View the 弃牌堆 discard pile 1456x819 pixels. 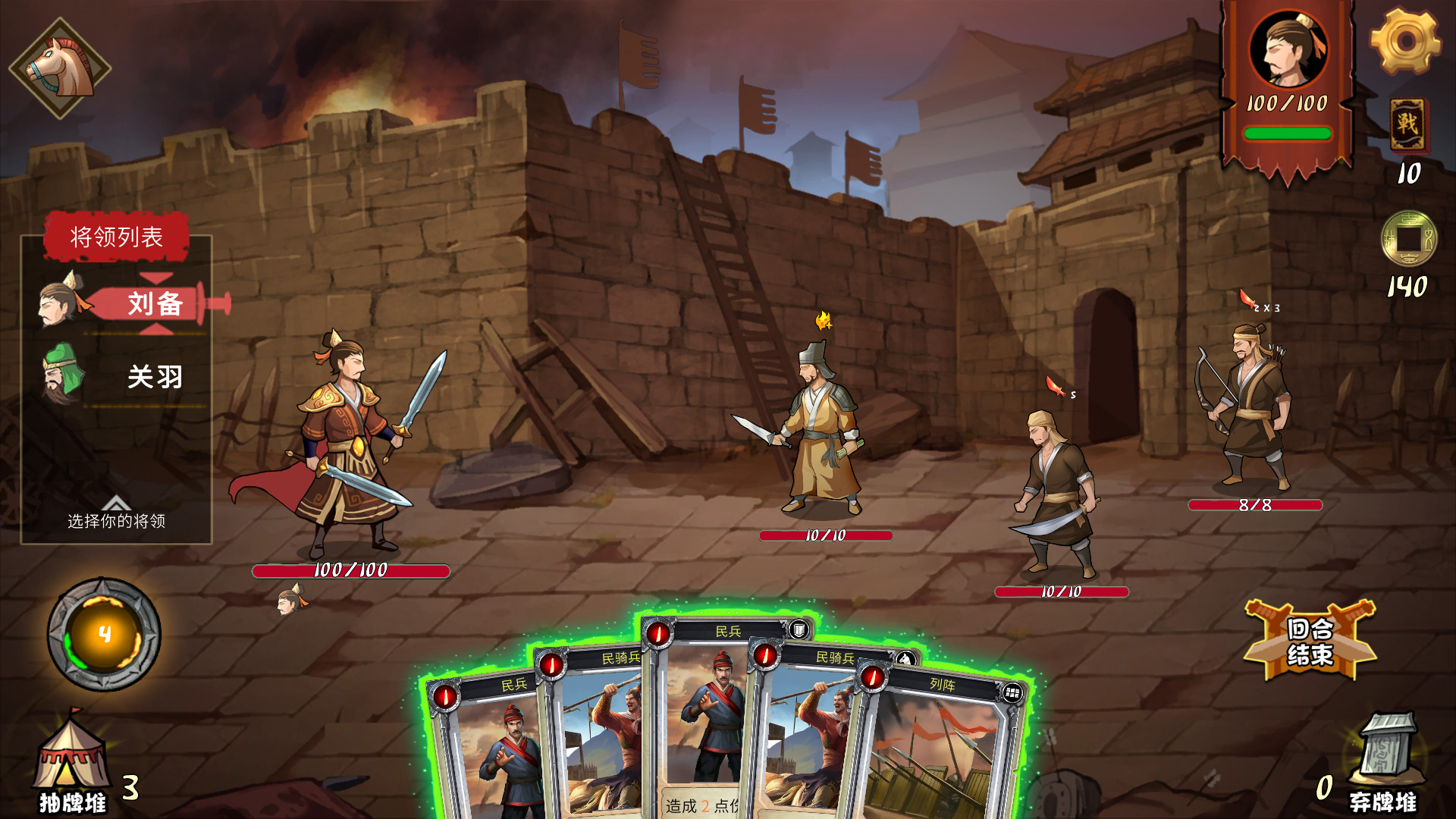coord(1384,762)
